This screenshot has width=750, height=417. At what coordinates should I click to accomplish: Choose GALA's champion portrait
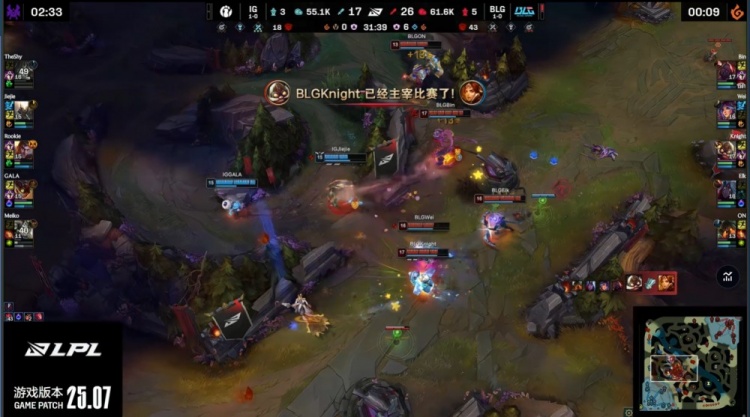tap(22, 189)
